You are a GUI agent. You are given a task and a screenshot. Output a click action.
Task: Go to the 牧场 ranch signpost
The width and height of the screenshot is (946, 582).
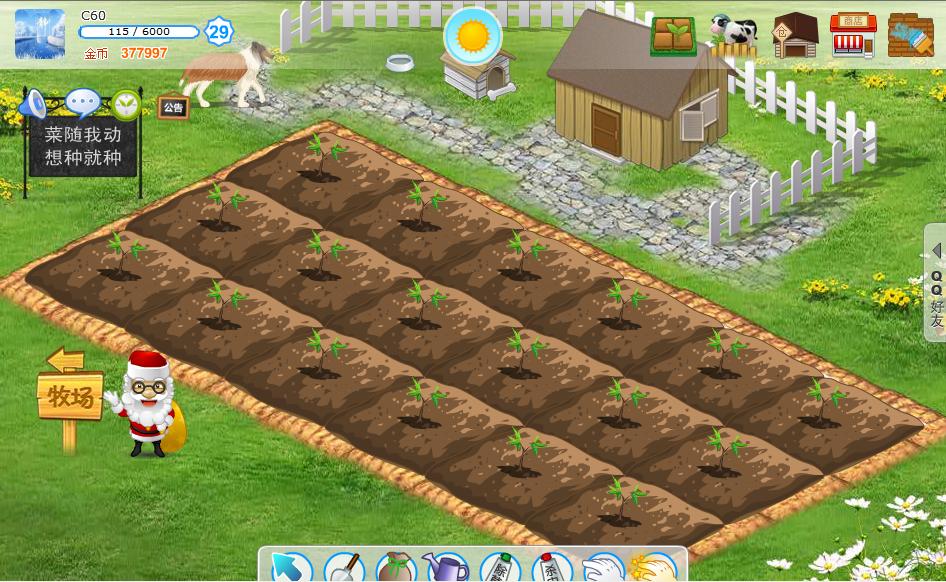click(69, 398)
